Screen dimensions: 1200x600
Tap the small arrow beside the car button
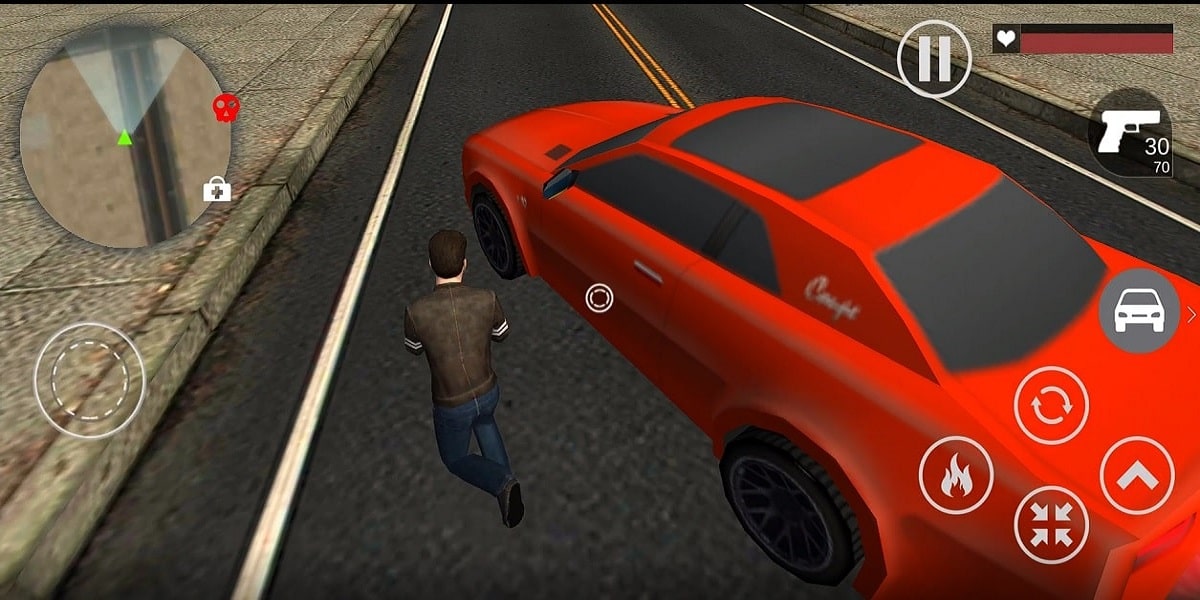tap(1191, 315)
